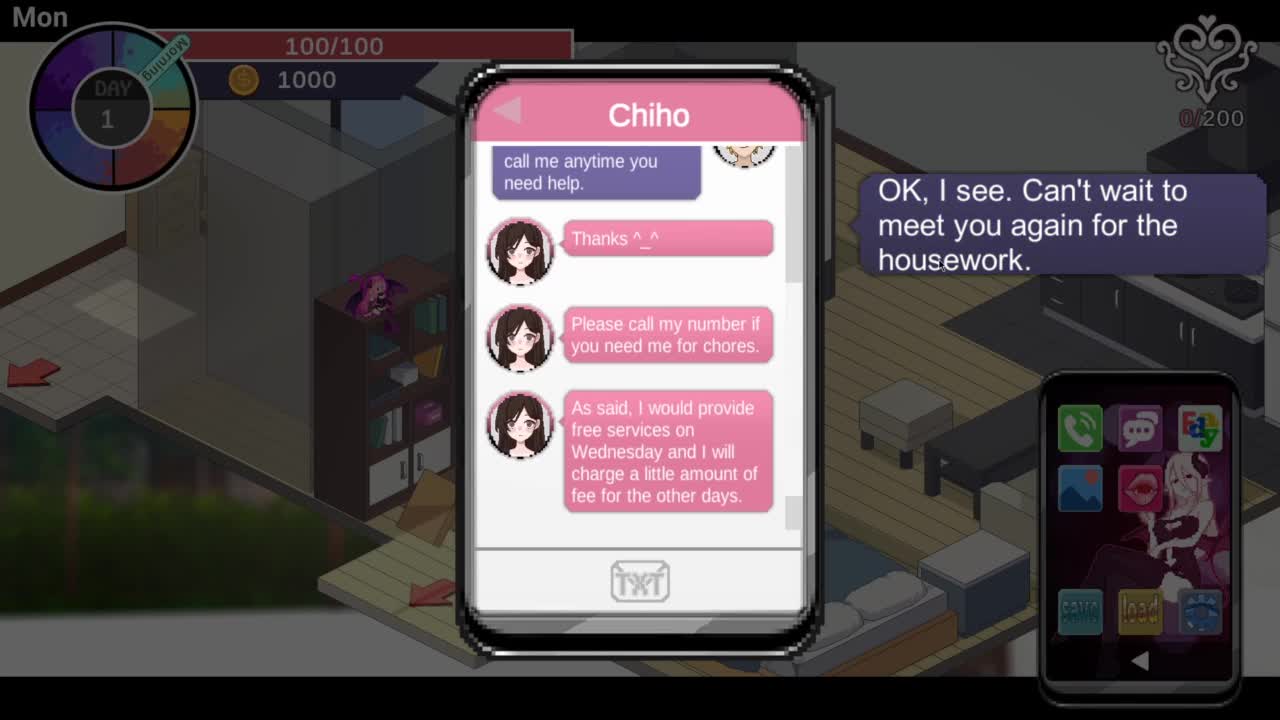
Task: Open the photo gallery app
Action: click(1080, 488)
